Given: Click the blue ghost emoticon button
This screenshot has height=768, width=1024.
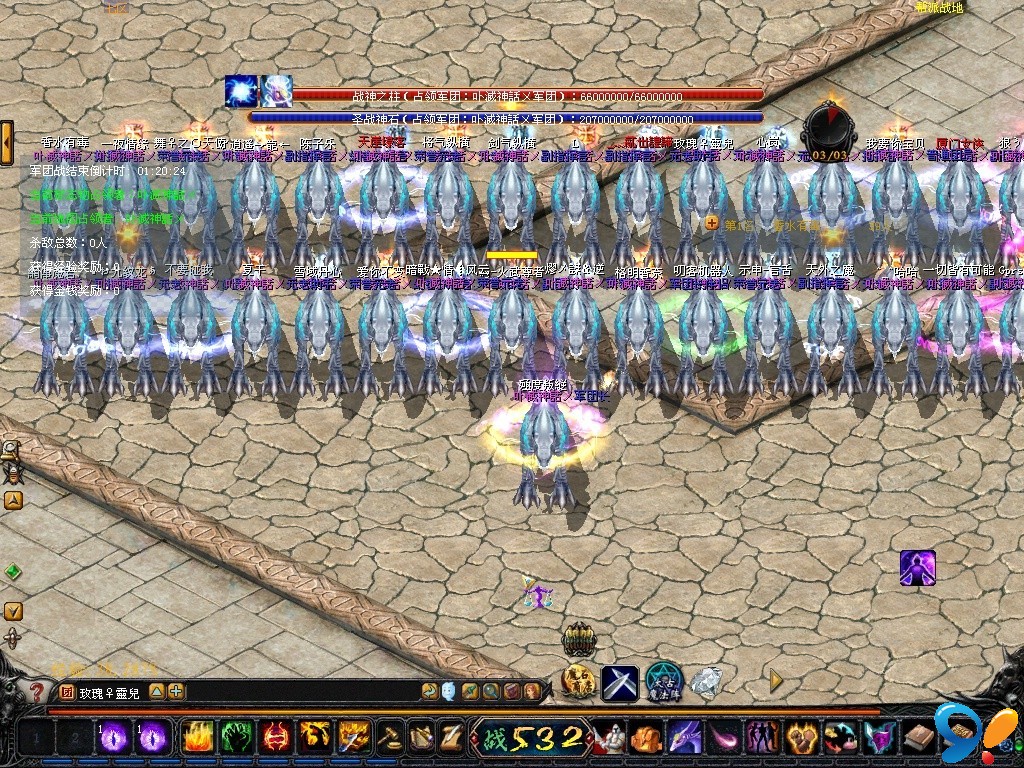Looking at the screenshot, I should coord(448,691).
